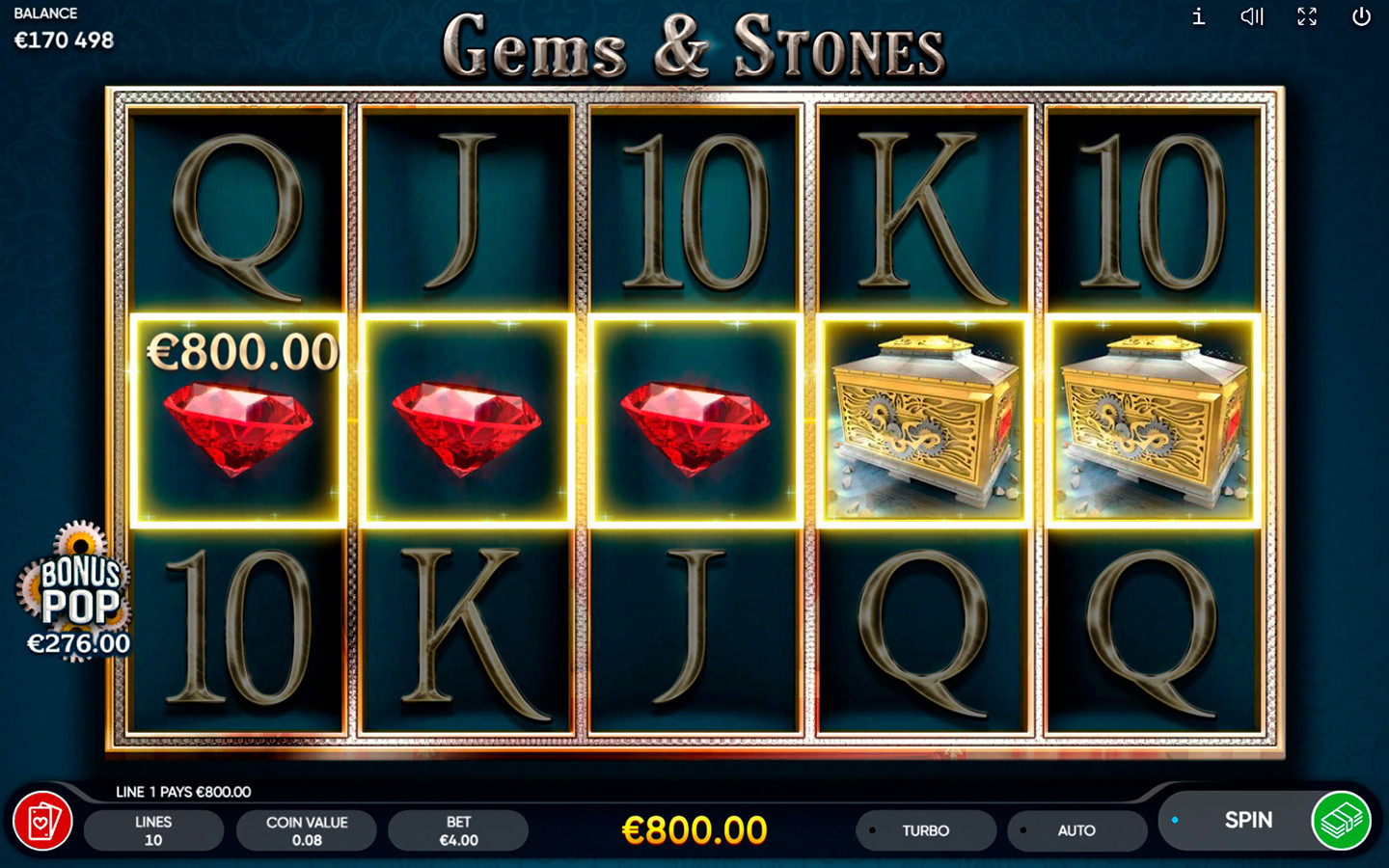Open the BET amount selector
Viewport: 1389px width, 868px height.
tap(458, 830)
